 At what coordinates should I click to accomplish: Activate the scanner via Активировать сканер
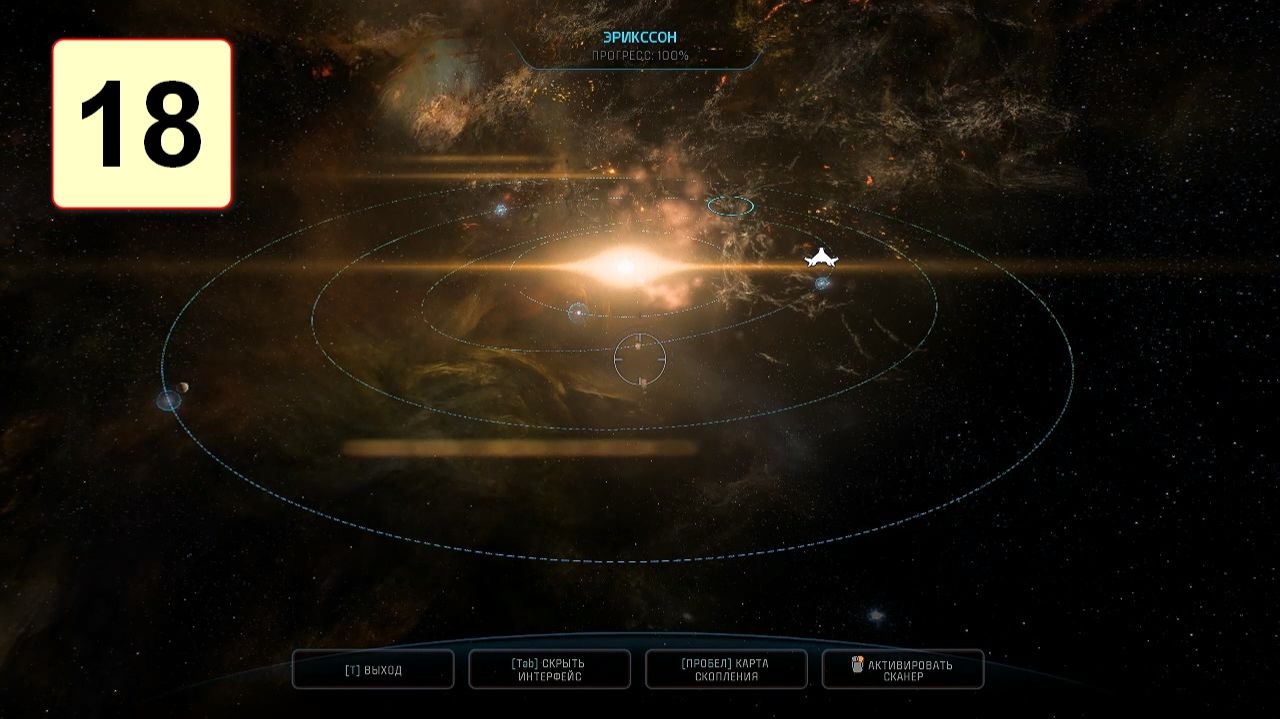pyautogui.click(x=903, y=669)
